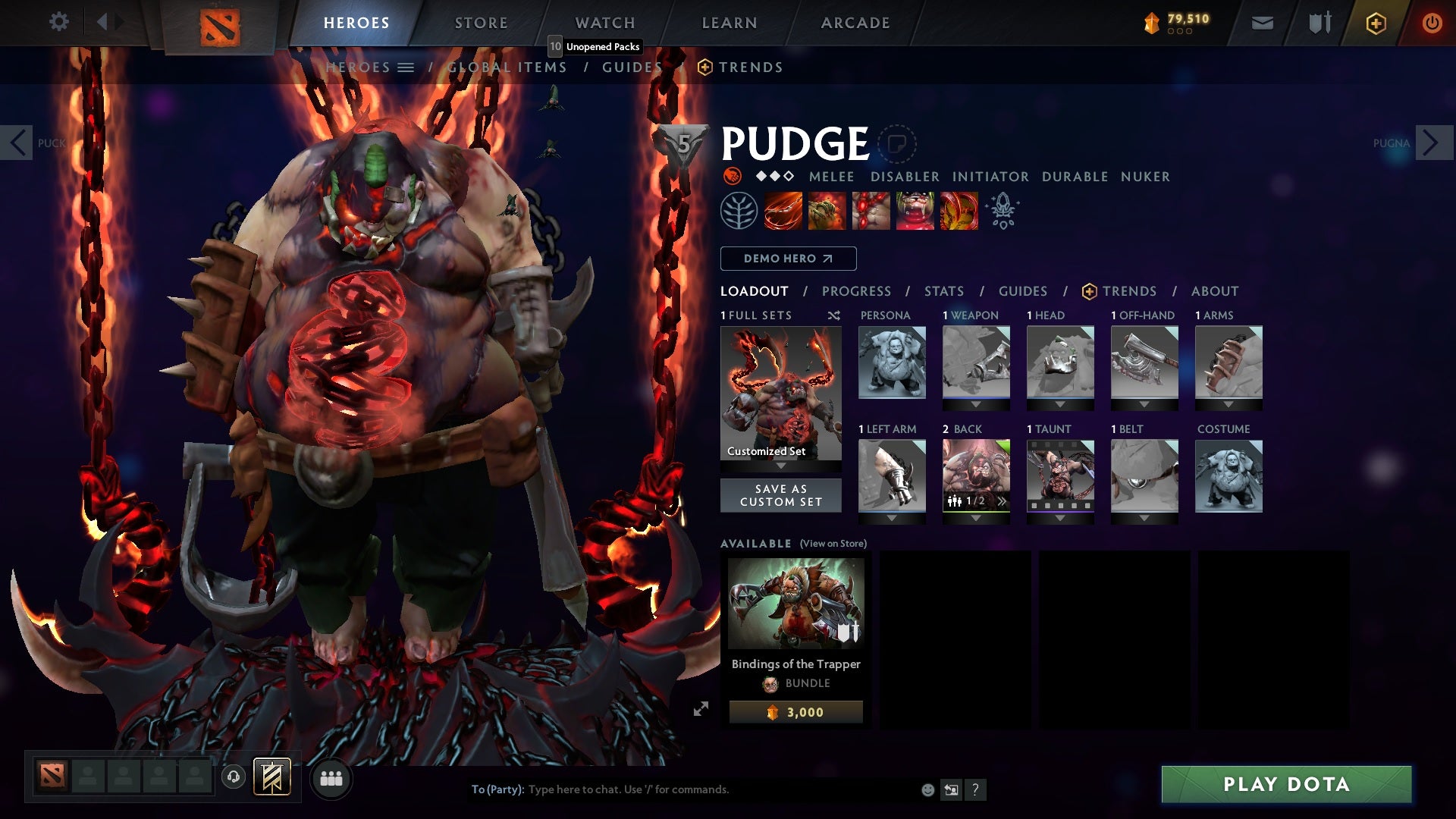This screenshot has width=1456, height=819.
Task: Open the party finder people icon
Action: coord(331,778)
